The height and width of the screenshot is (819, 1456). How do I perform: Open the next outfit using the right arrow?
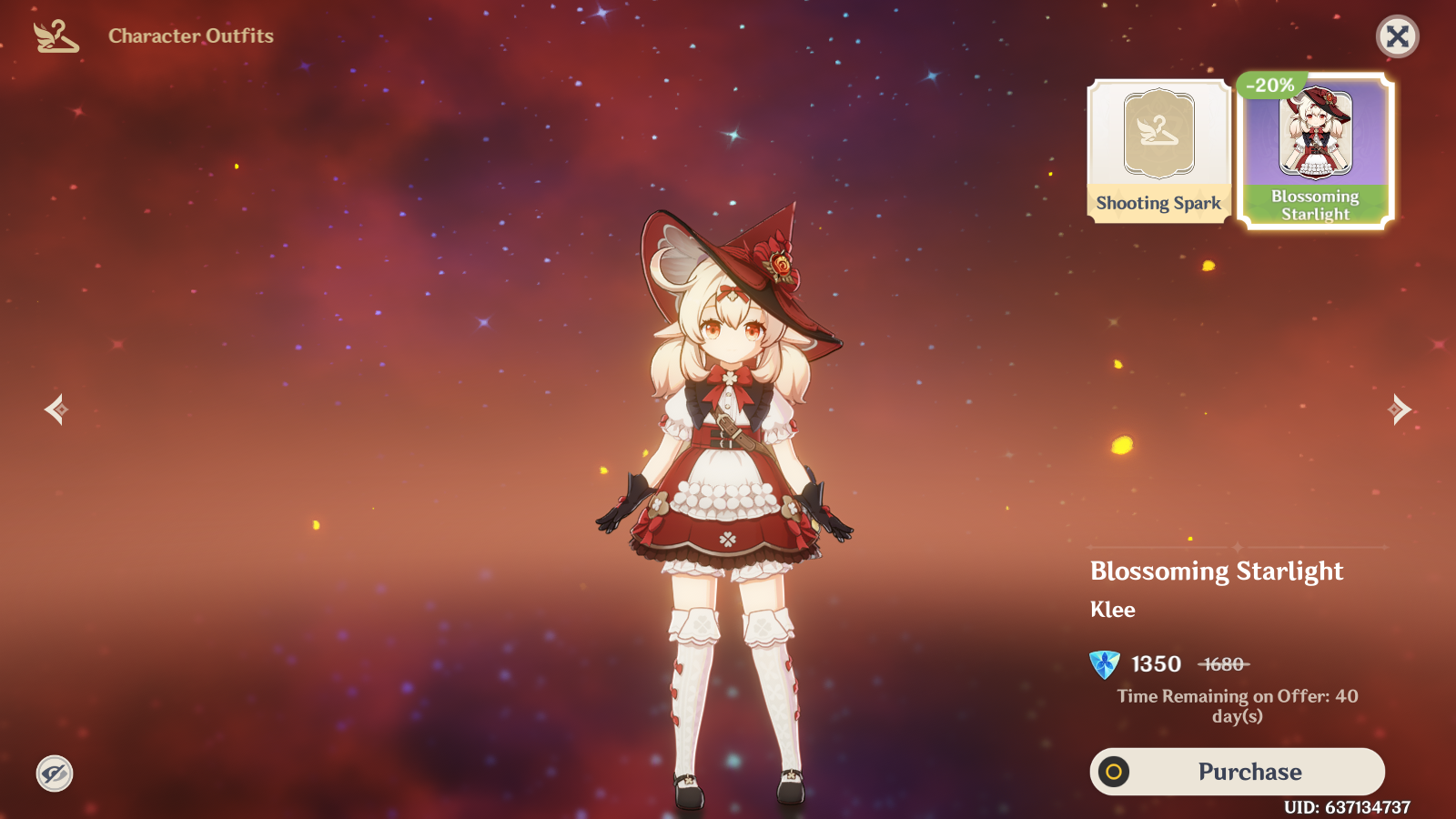click(1401, 409)
